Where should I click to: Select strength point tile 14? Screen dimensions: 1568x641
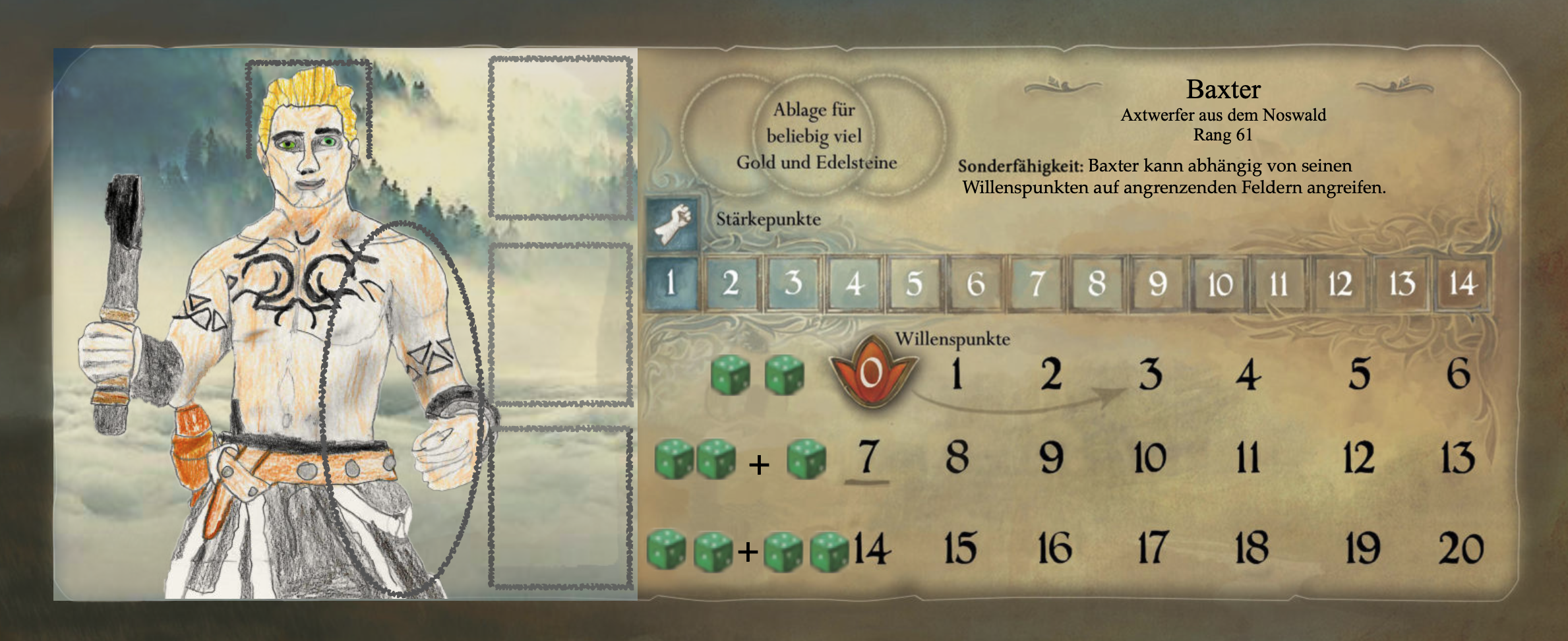[x=1462, y=284]
